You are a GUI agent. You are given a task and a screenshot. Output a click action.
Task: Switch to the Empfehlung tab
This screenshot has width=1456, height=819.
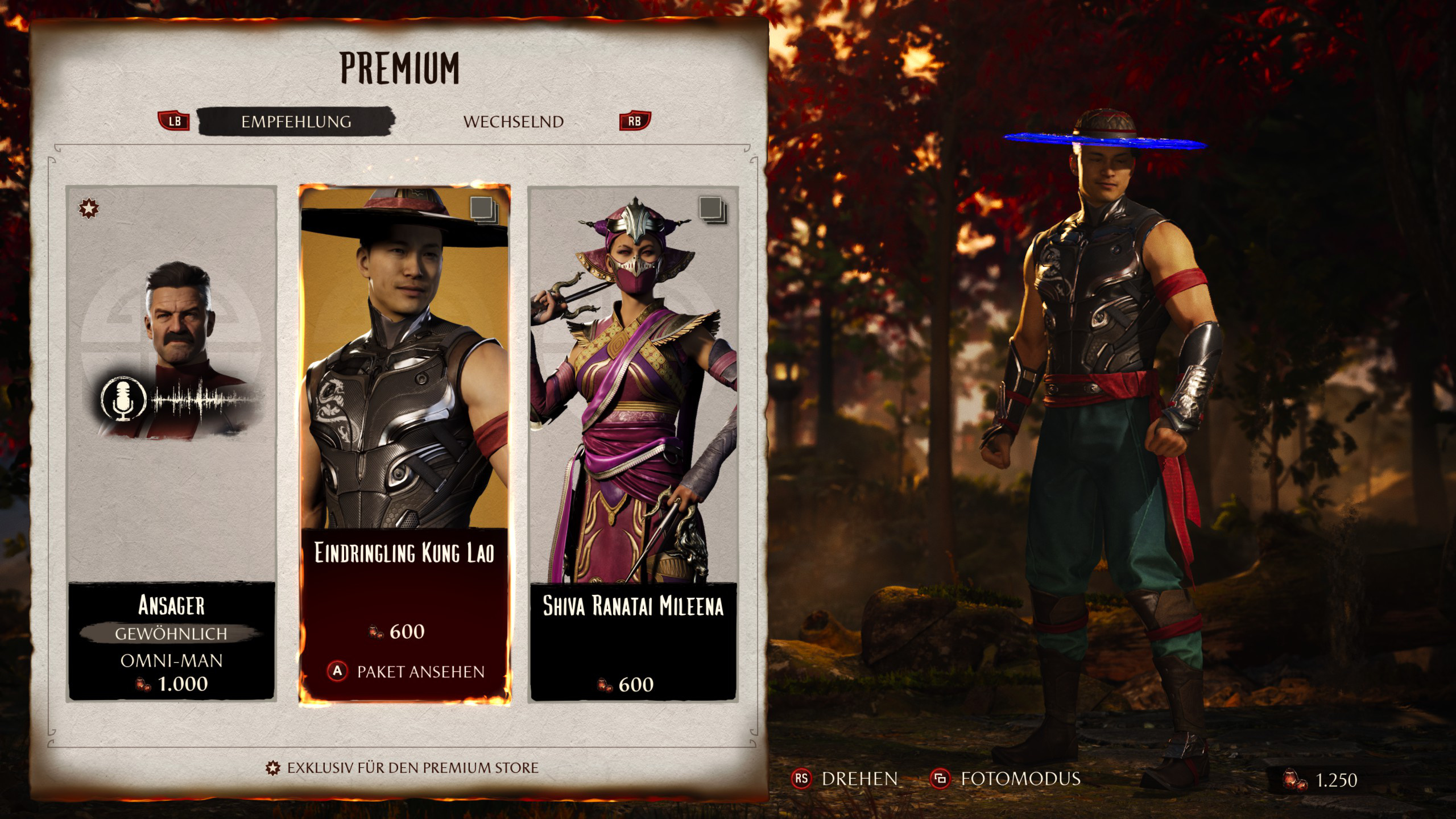(296, 122)
